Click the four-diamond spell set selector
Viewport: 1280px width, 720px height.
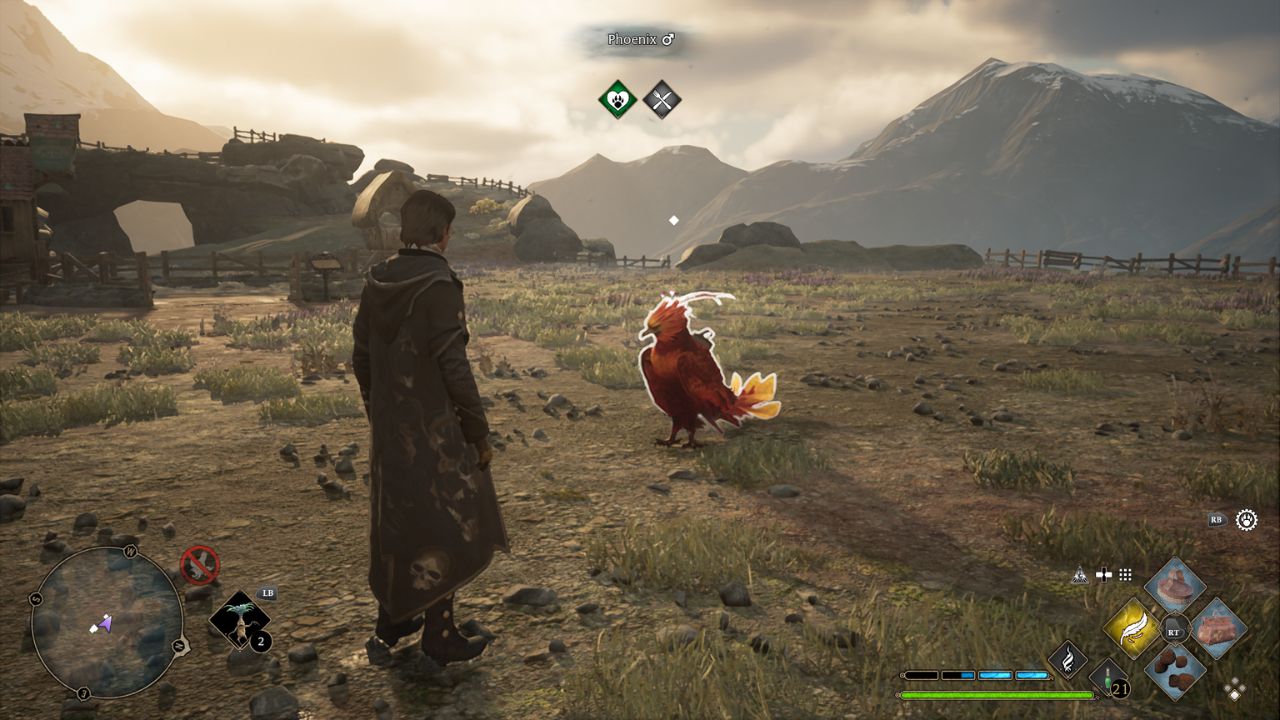(x=1235, y=689)
